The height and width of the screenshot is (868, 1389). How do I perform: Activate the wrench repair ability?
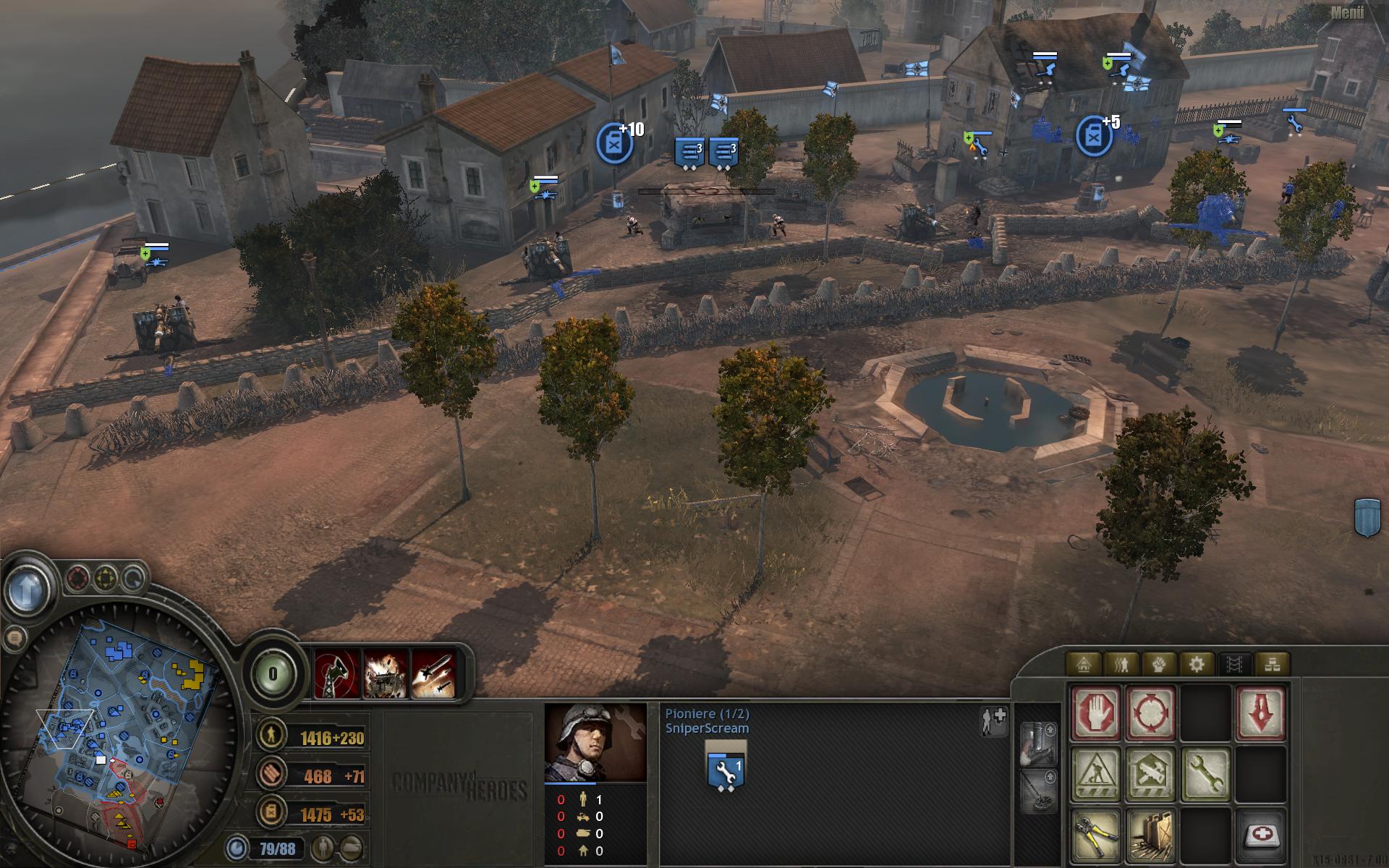(1205, 775)
